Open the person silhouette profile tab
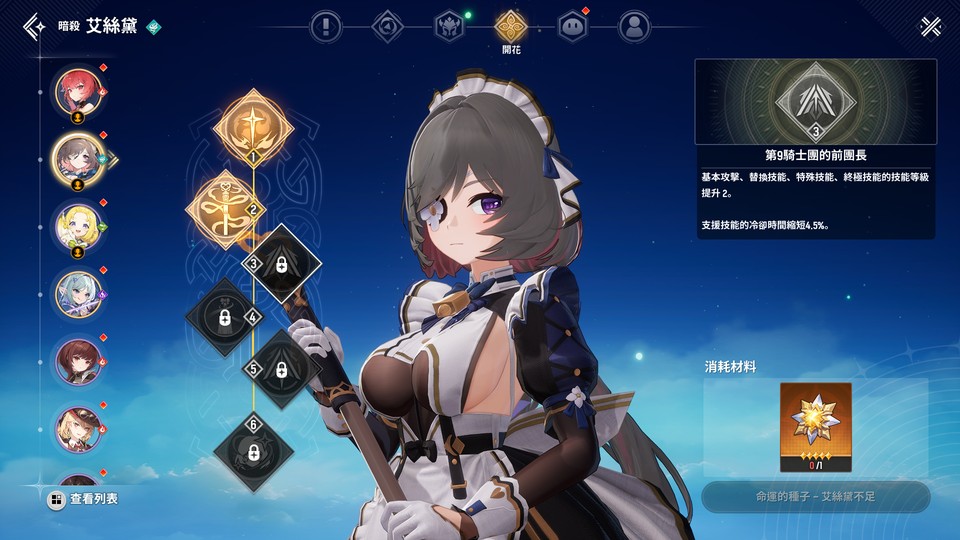Screen dimensions: 960x540 (633, 26)
